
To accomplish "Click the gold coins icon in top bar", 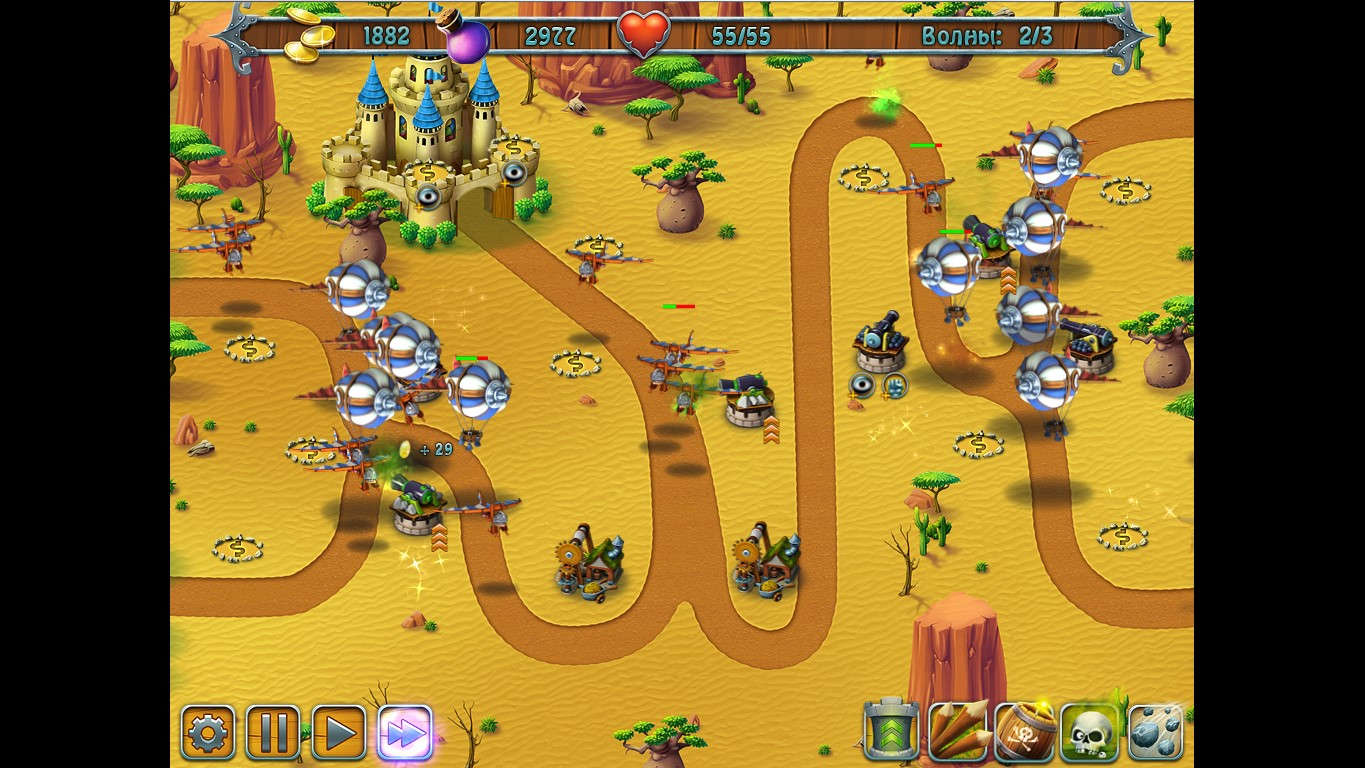I will (310, 33).
